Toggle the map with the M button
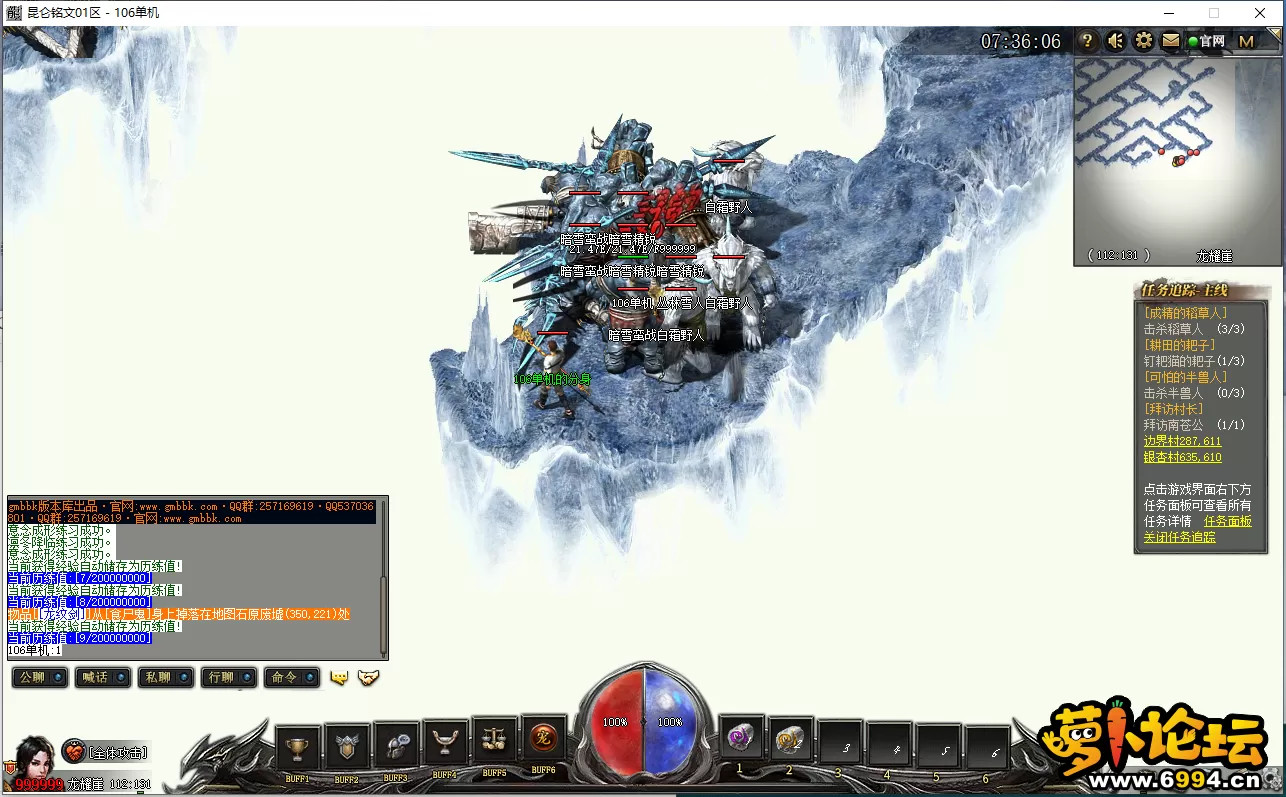Screen dimensions: 1286x797 1246,41
